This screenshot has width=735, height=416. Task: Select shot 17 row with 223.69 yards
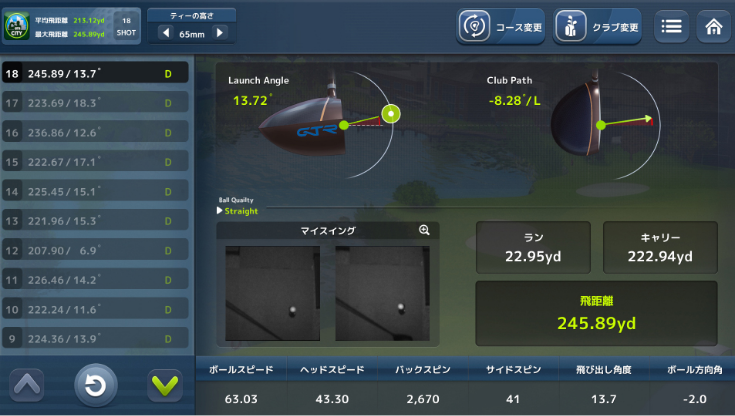coord(94,102)
